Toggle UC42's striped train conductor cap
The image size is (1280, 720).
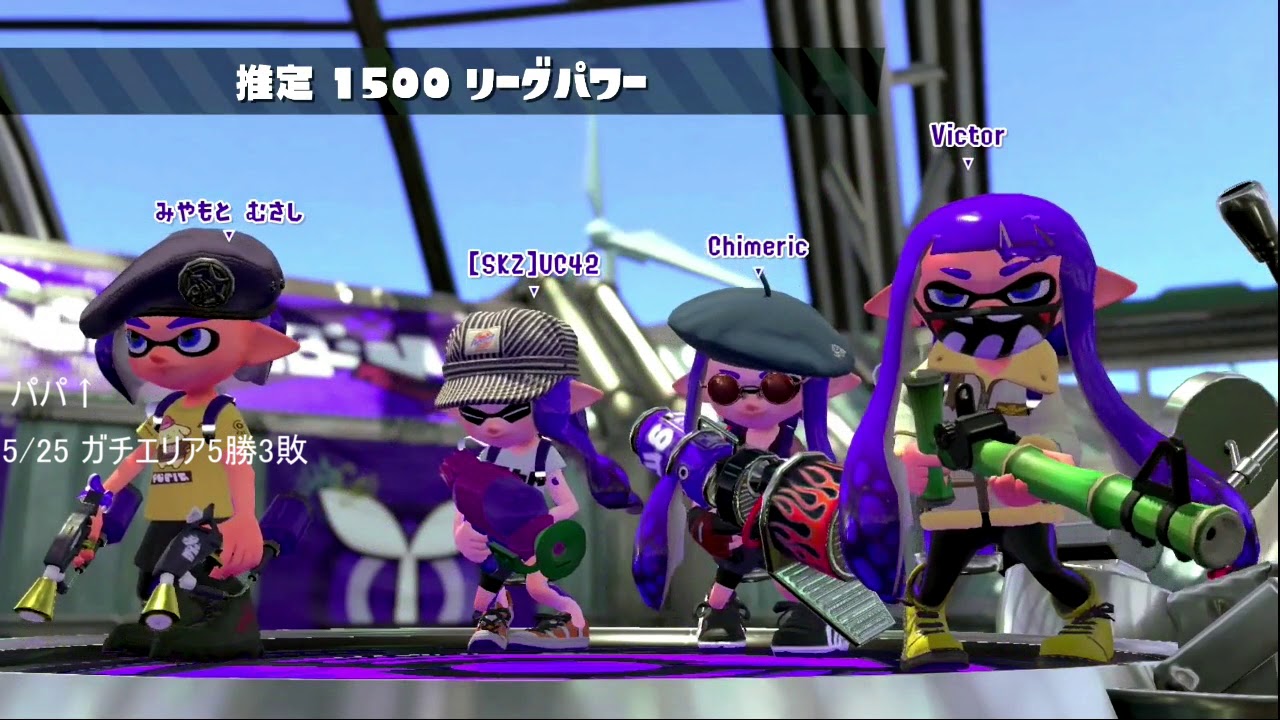(x=515, y=340)
